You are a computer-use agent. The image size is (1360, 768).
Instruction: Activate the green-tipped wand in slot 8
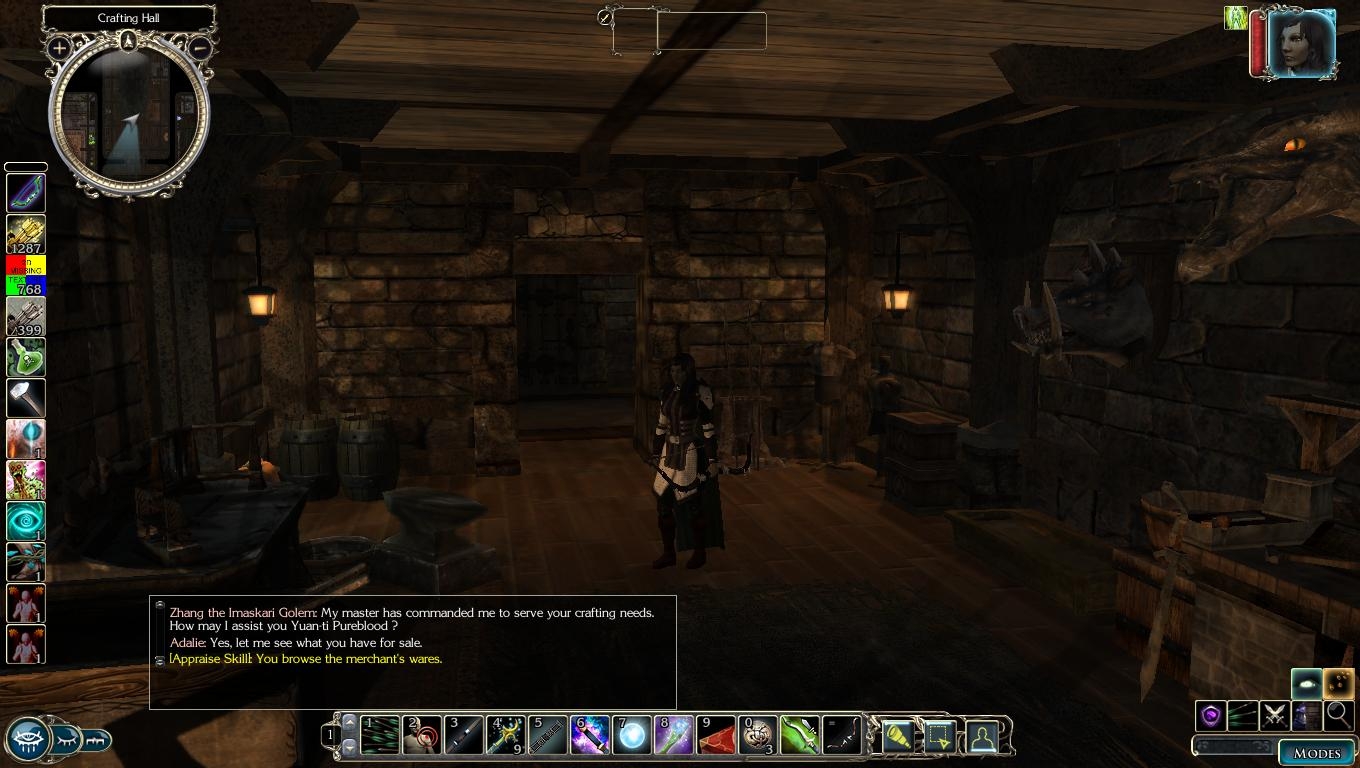tap(674, 736)
